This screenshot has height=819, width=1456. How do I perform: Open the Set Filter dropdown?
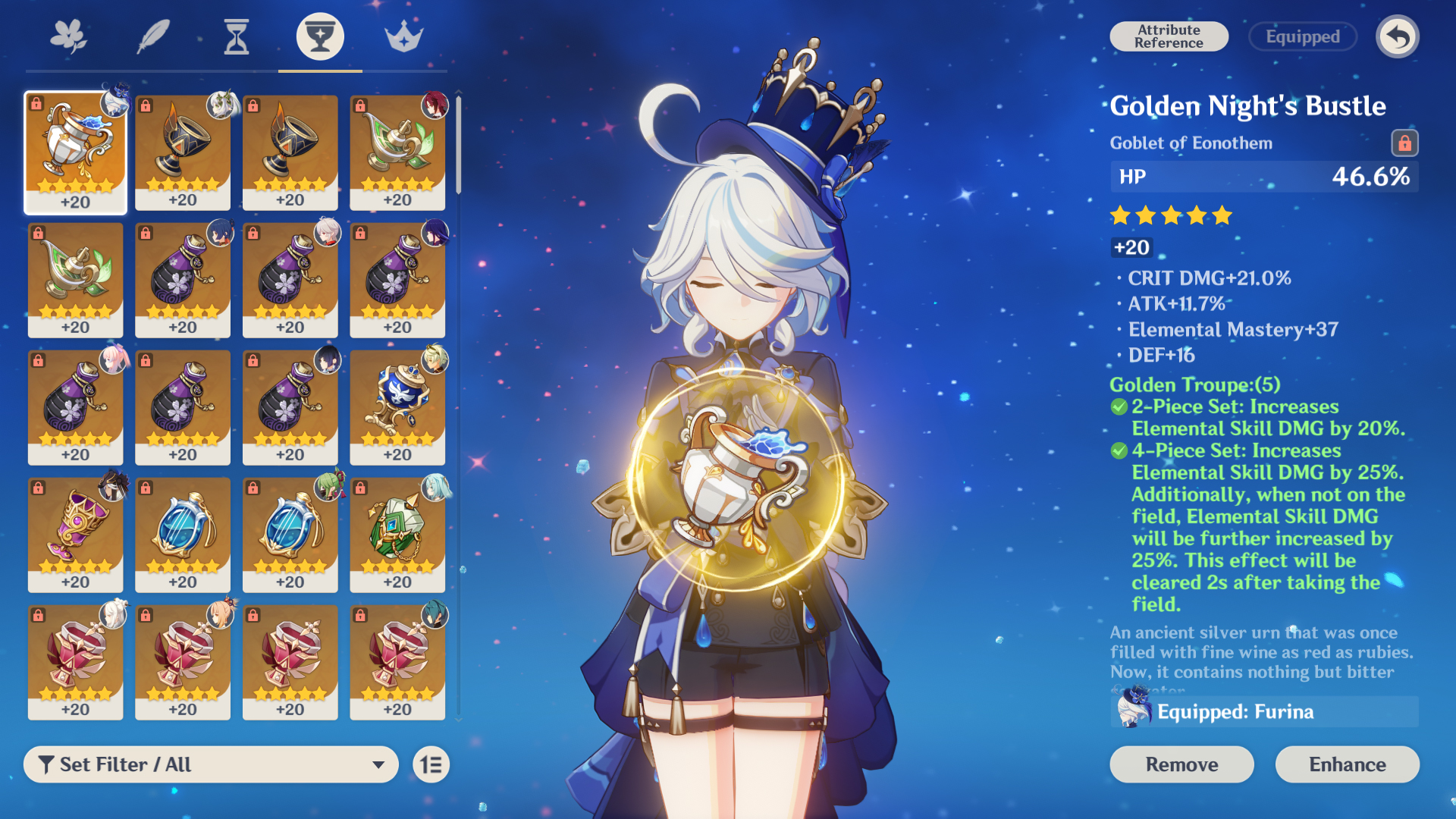(211, 764)
